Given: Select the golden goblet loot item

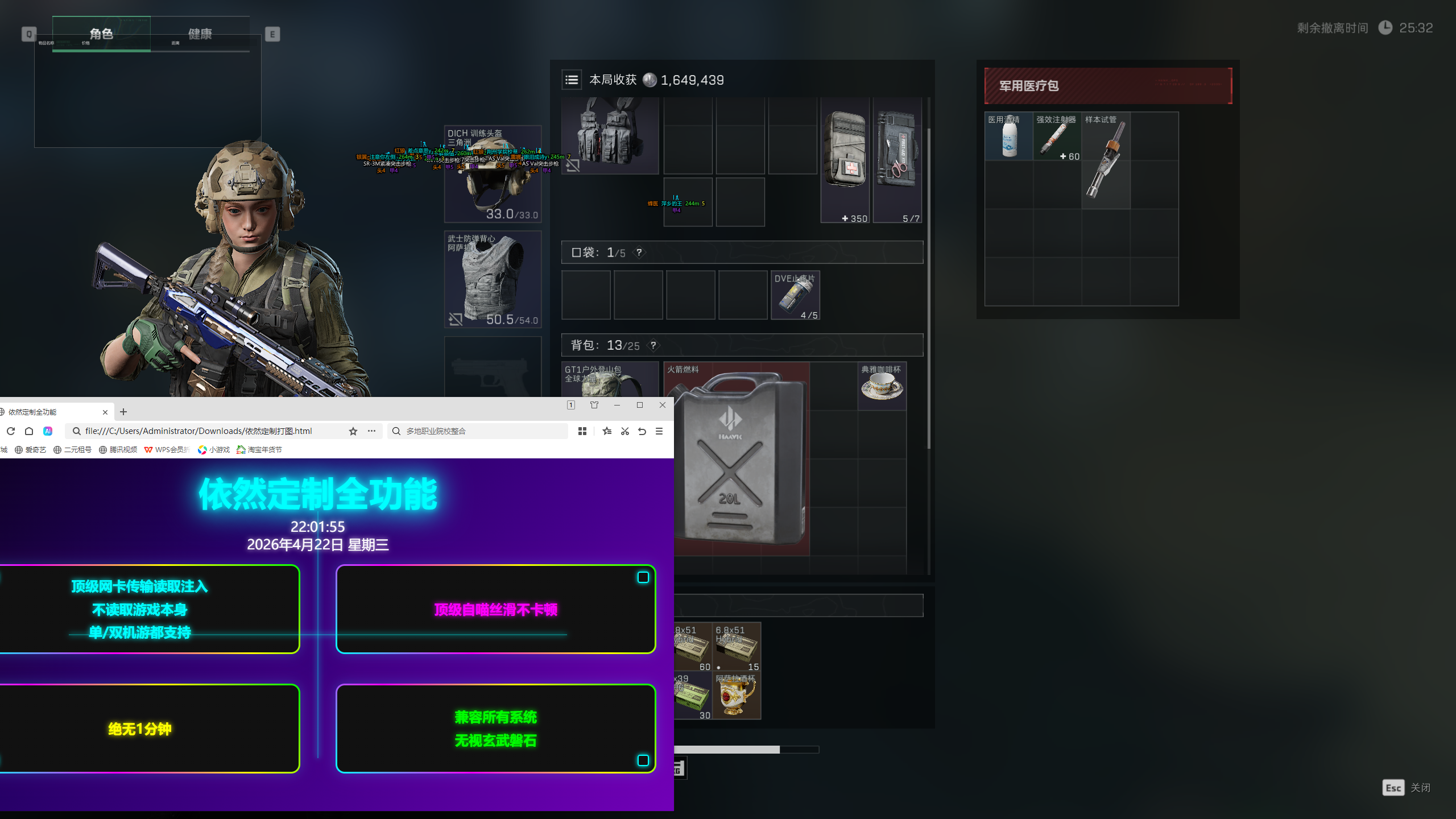Looking at the screenshot, I should coord(737,696).
